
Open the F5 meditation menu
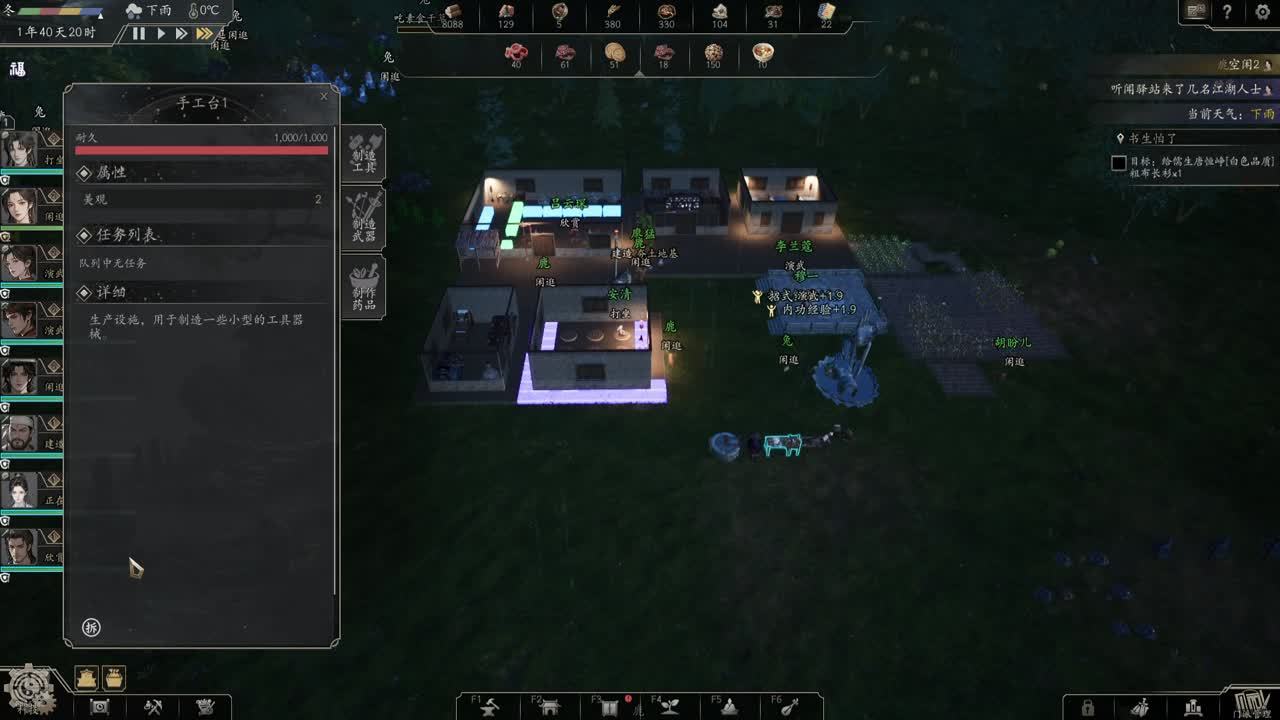(730, 707)
